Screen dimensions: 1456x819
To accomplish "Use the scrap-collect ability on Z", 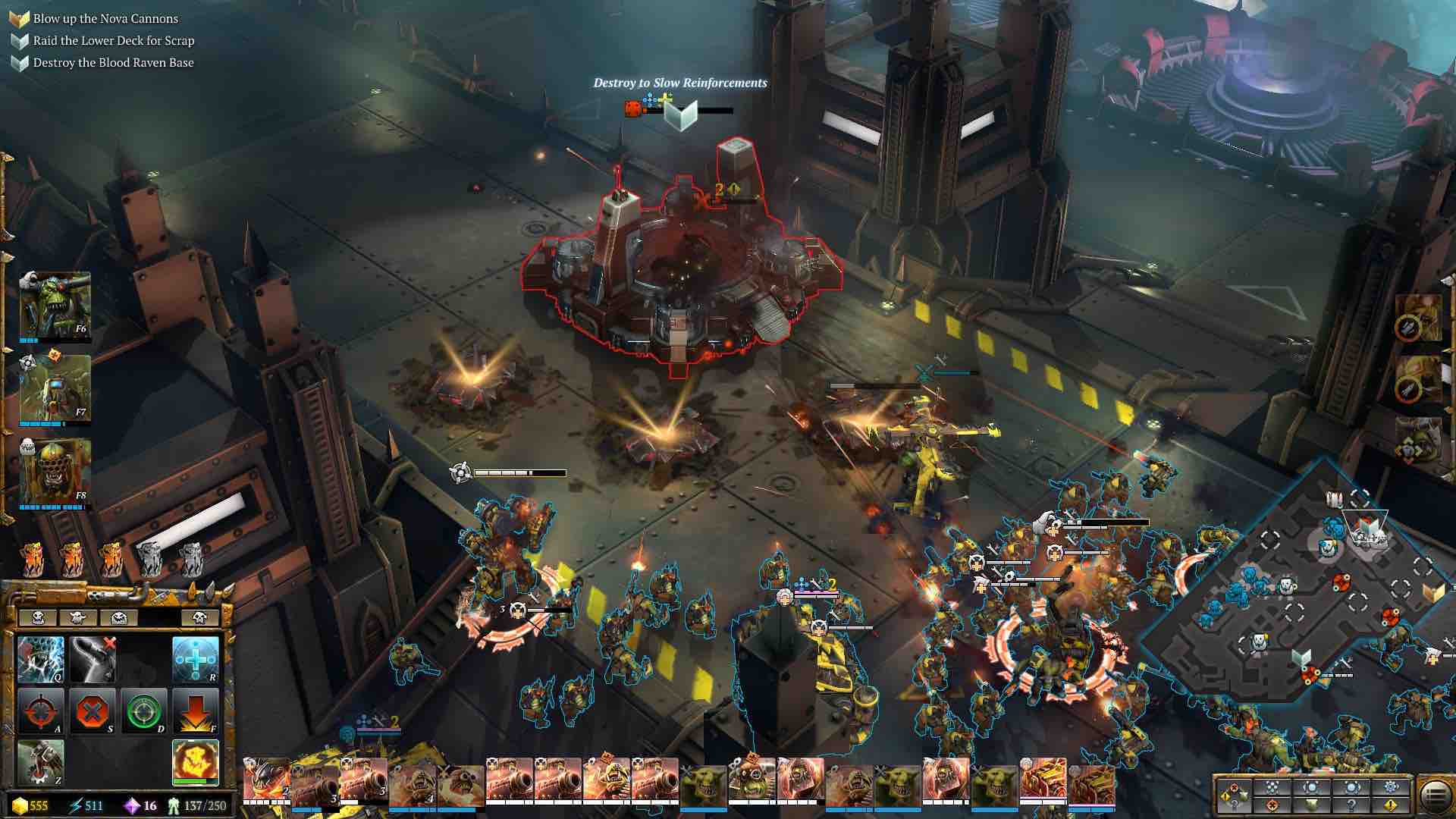I will [41, 762].
